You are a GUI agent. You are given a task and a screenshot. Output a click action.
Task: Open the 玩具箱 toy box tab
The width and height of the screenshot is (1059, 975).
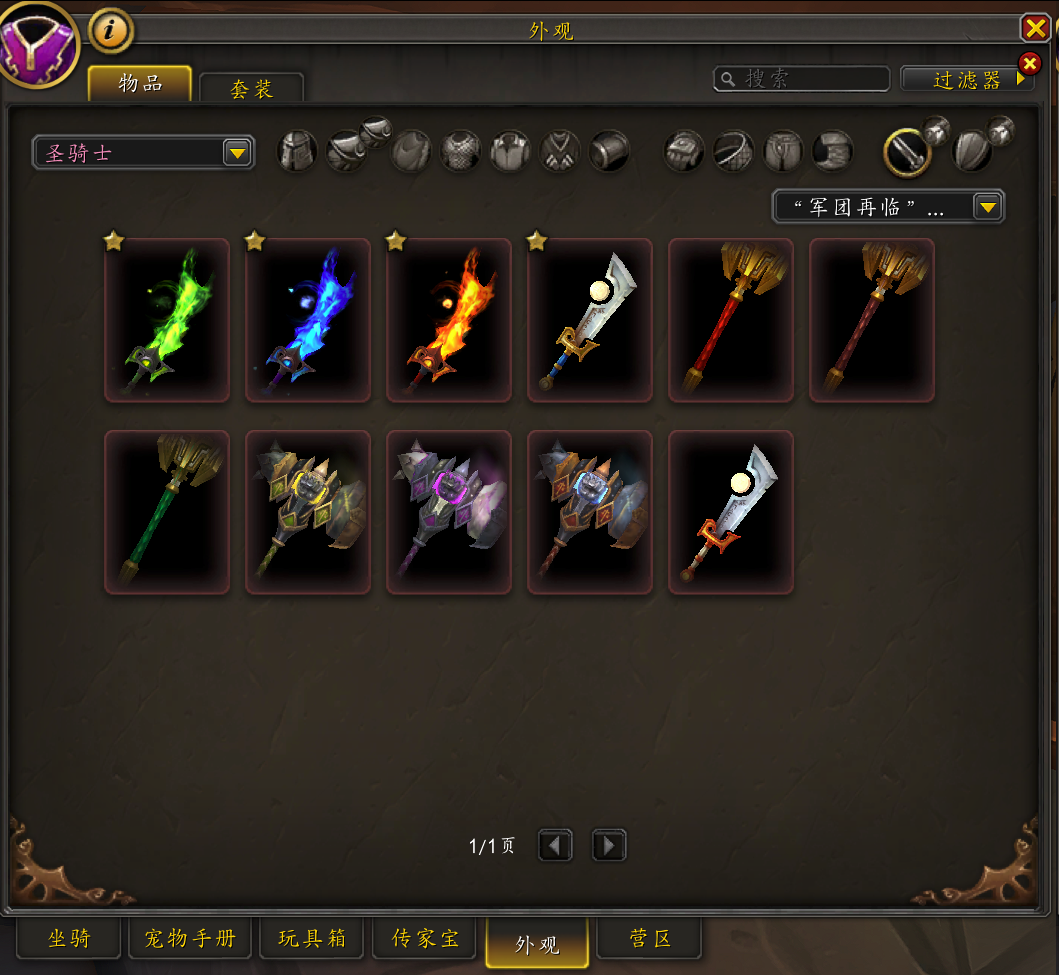tap(312, 939)
